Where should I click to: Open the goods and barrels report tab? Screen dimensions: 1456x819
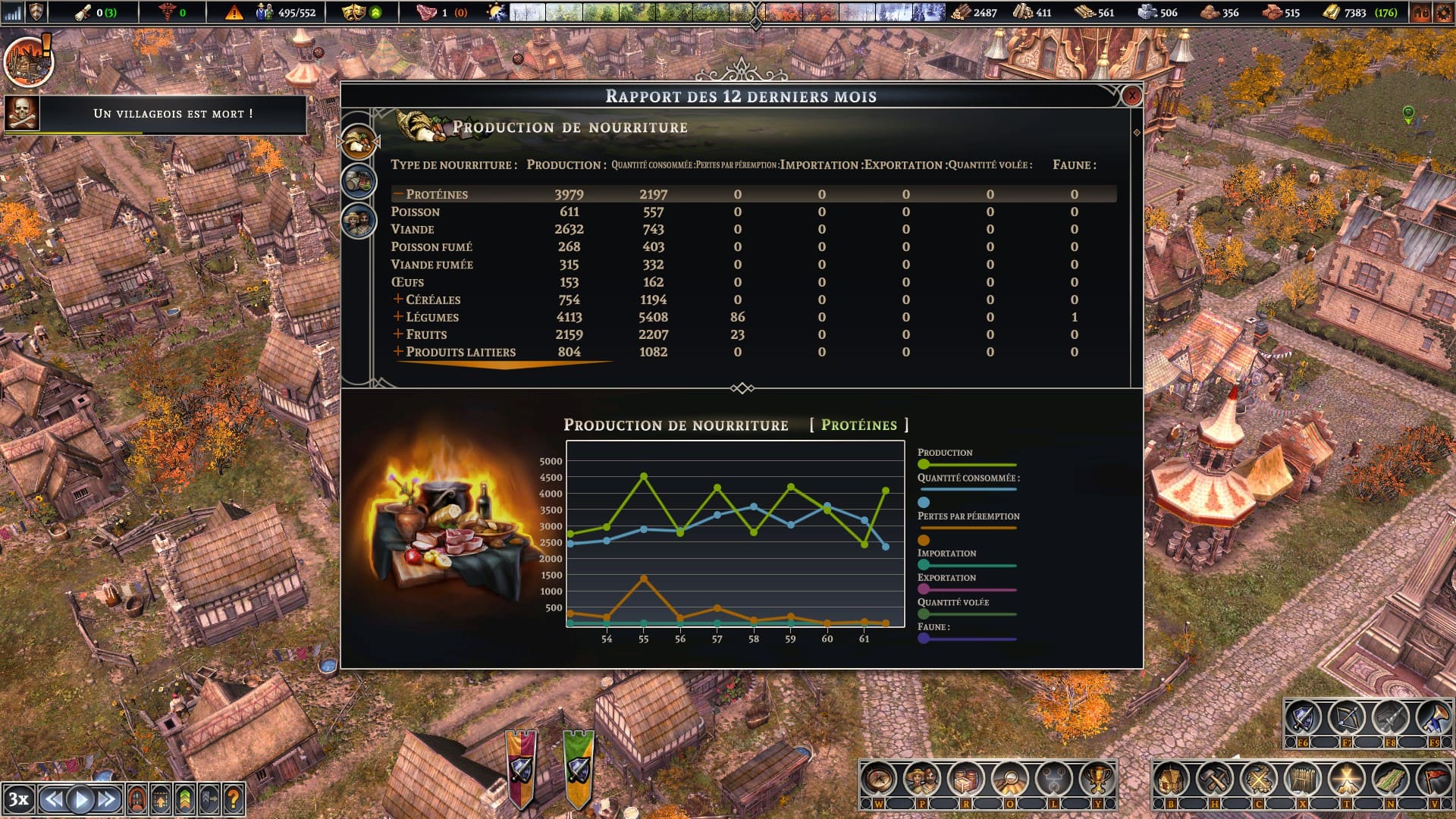point(359,180)
